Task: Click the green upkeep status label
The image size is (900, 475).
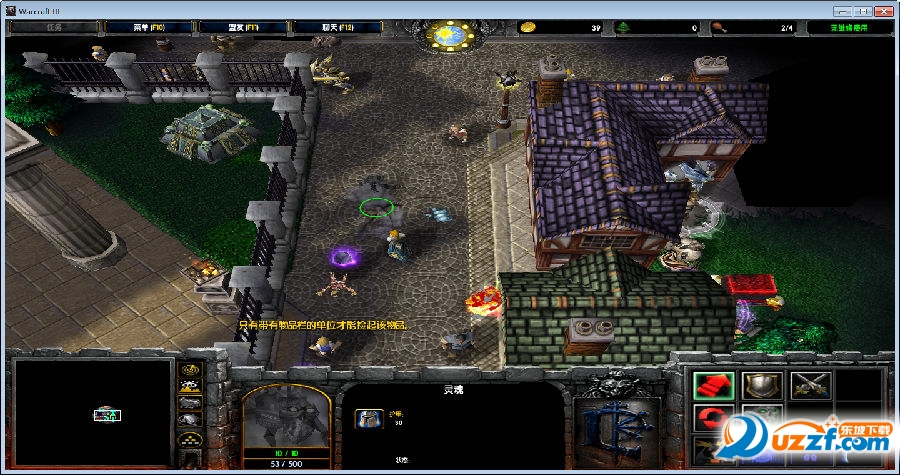Action: pos(850,27)
